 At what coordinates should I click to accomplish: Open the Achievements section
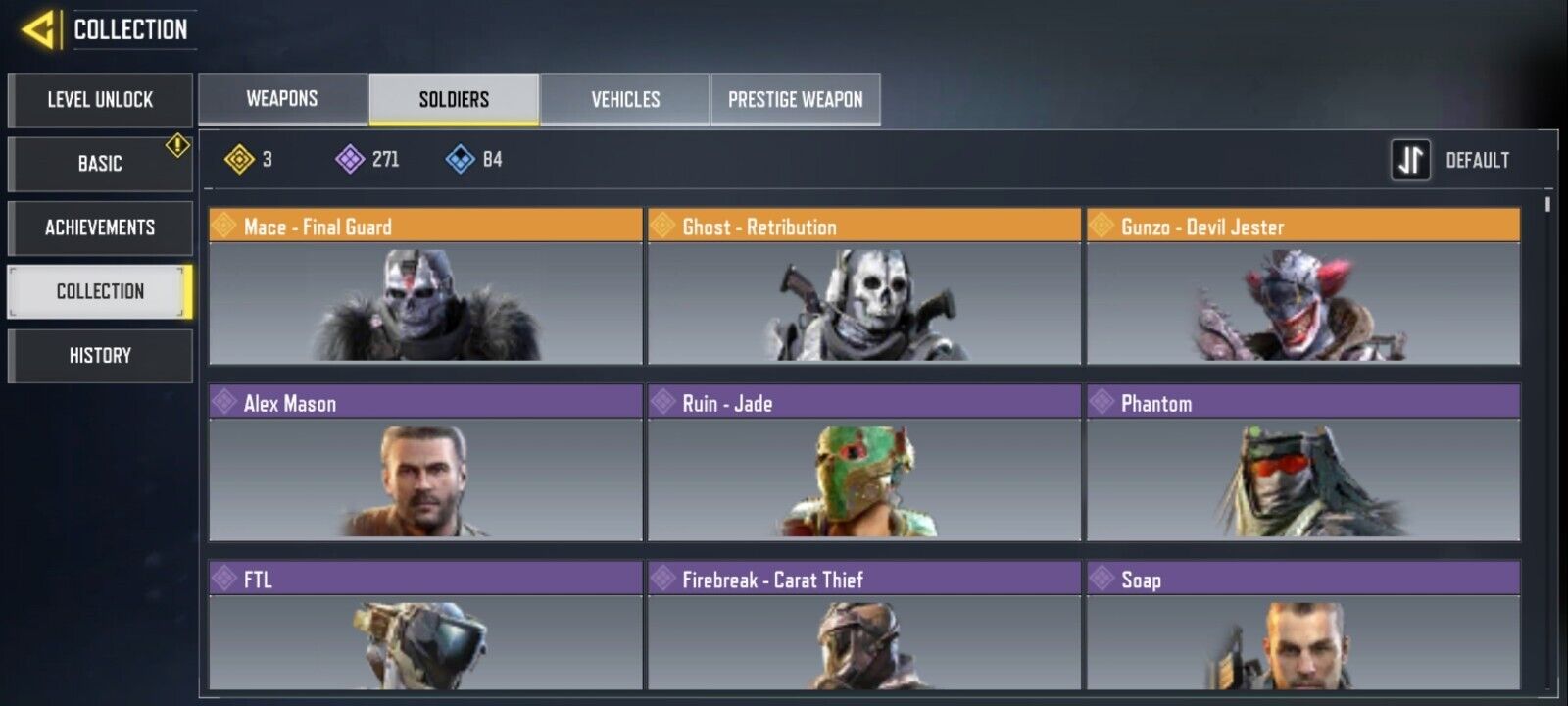coord(100,227)
